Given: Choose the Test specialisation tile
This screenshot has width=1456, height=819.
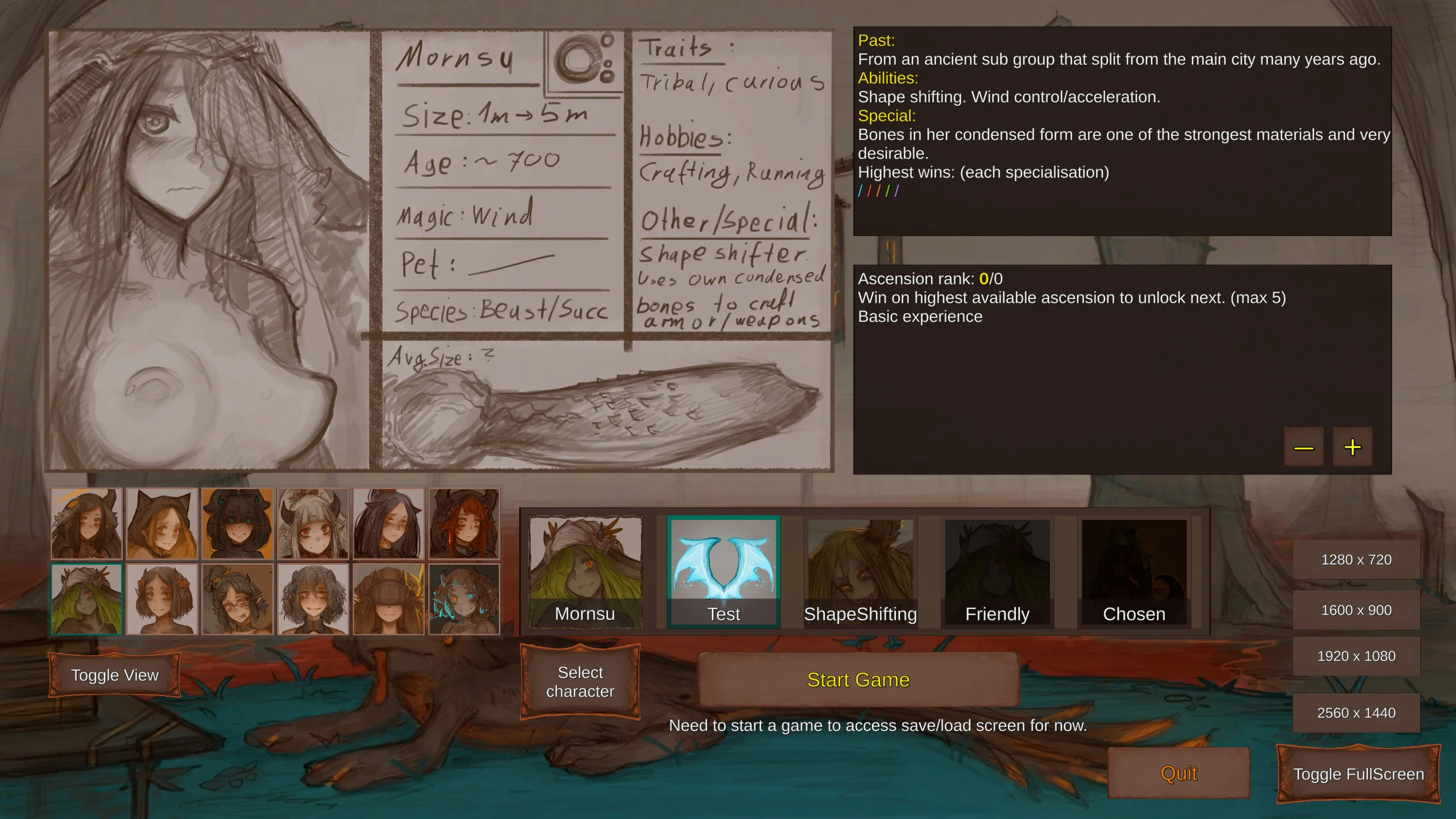Looking at the screenshot, I should (x=723, y=572).
